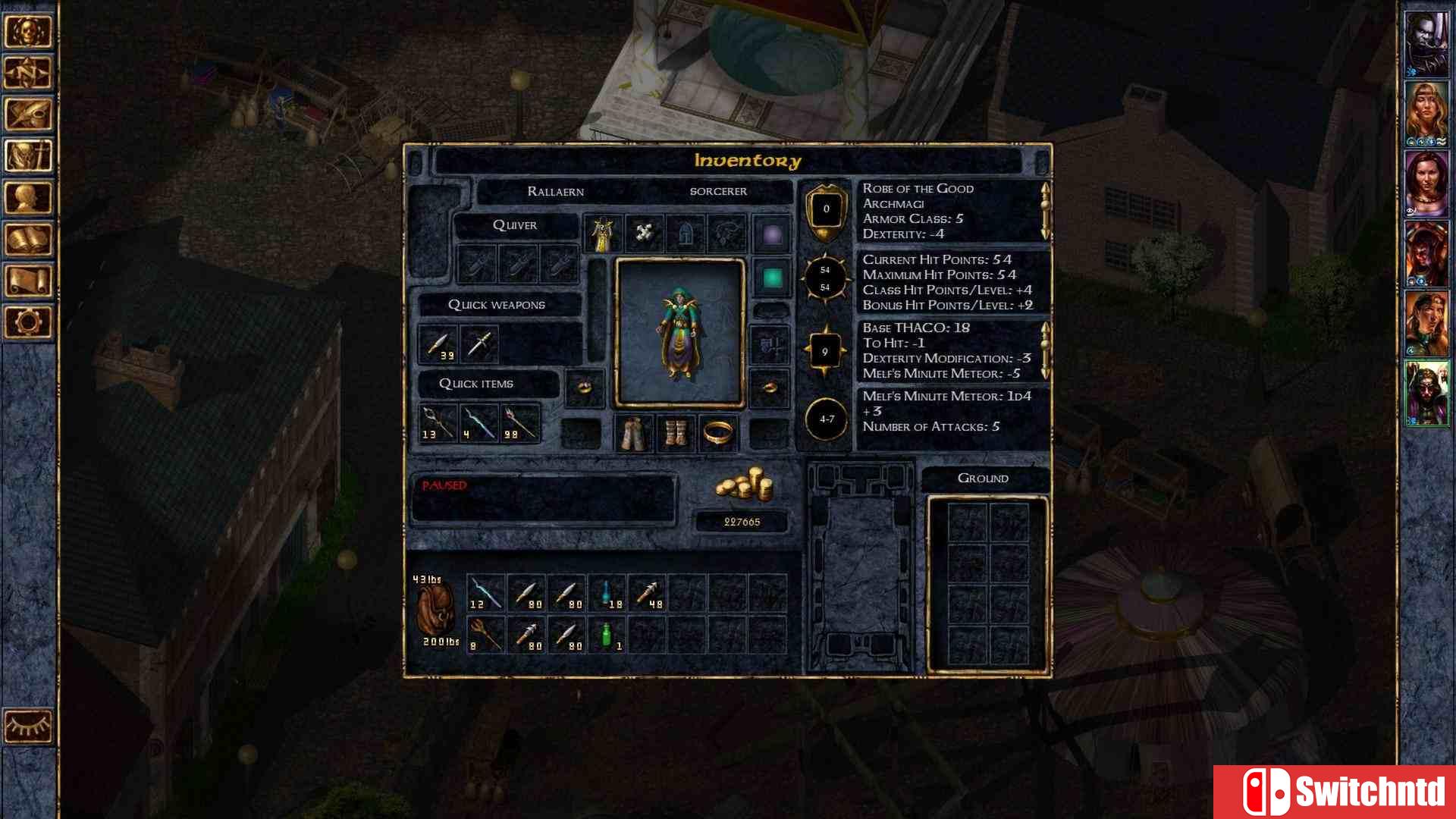Select the green gem in the amulet slot
The image size is (1456, 819).
coord(773,276)
